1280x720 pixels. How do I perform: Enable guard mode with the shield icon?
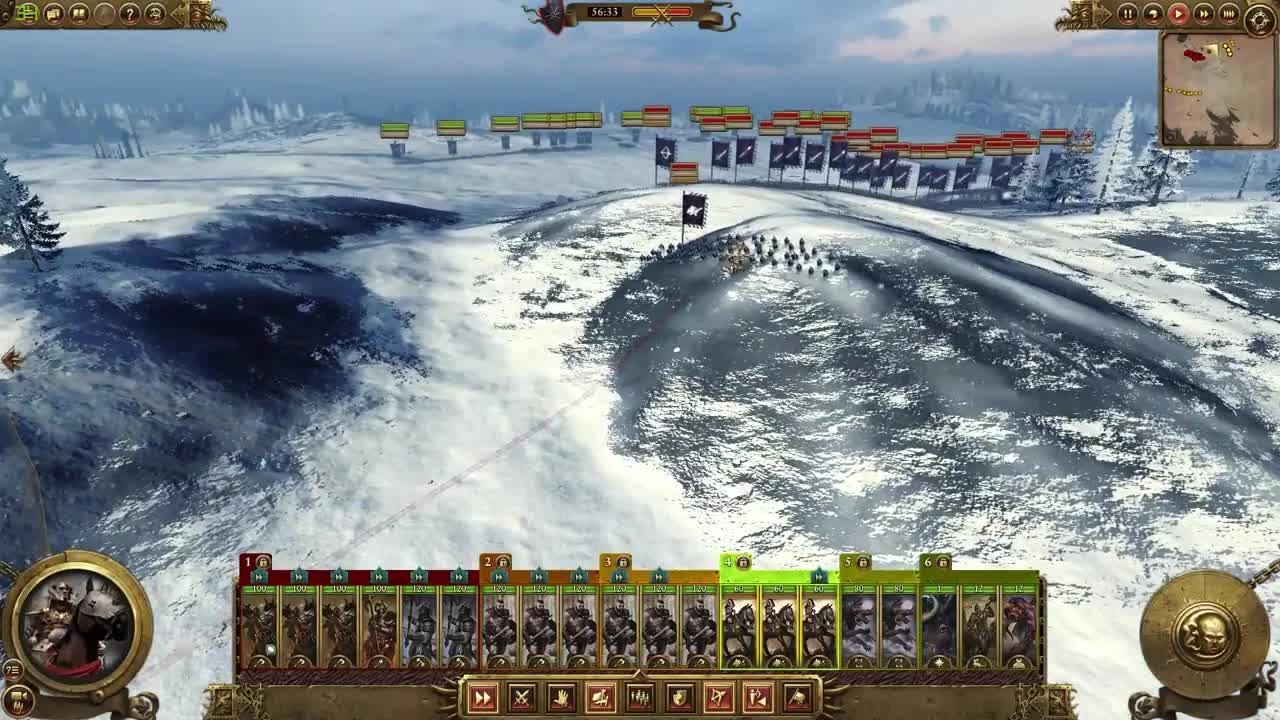pyautogui.click(x=678, y=700)
